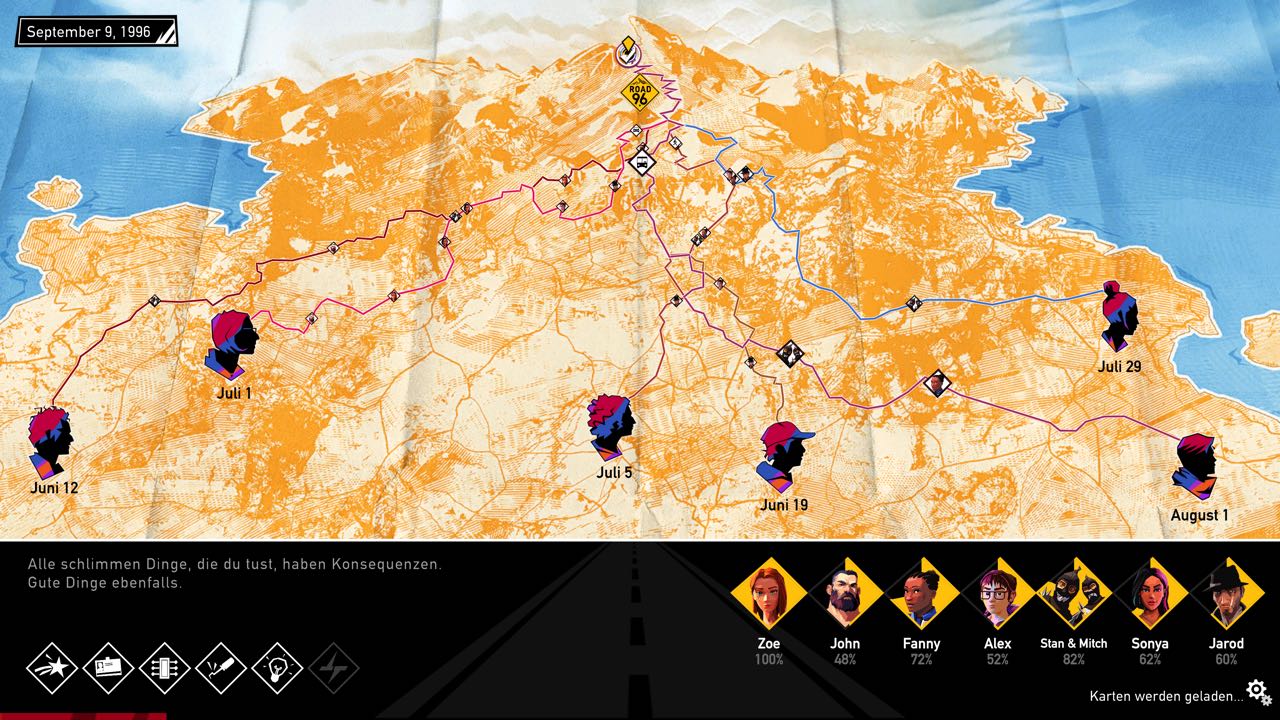Select the light bulb ability icon
This screenshot has width=1280, height=720.
click(x=277, y=667)
